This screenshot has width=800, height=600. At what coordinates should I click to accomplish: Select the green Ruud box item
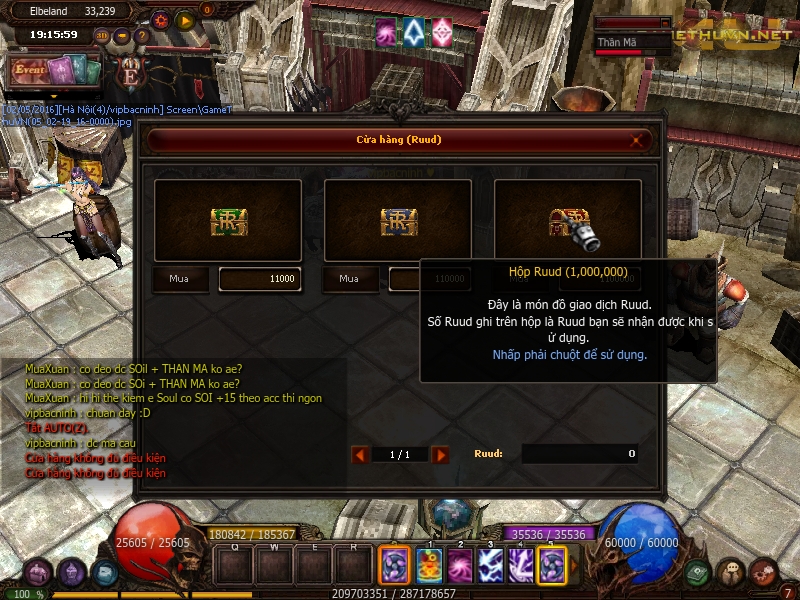pos(228,220)
